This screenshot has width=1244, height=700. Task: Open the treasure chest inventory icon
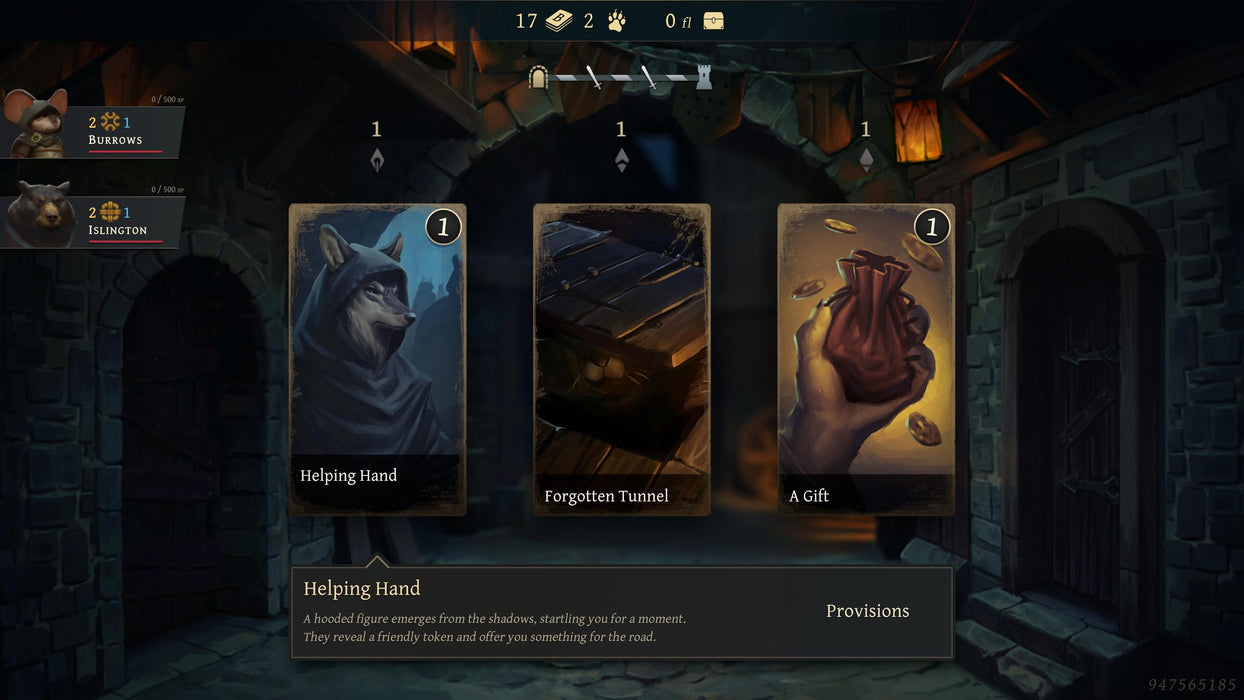(713, 21)
